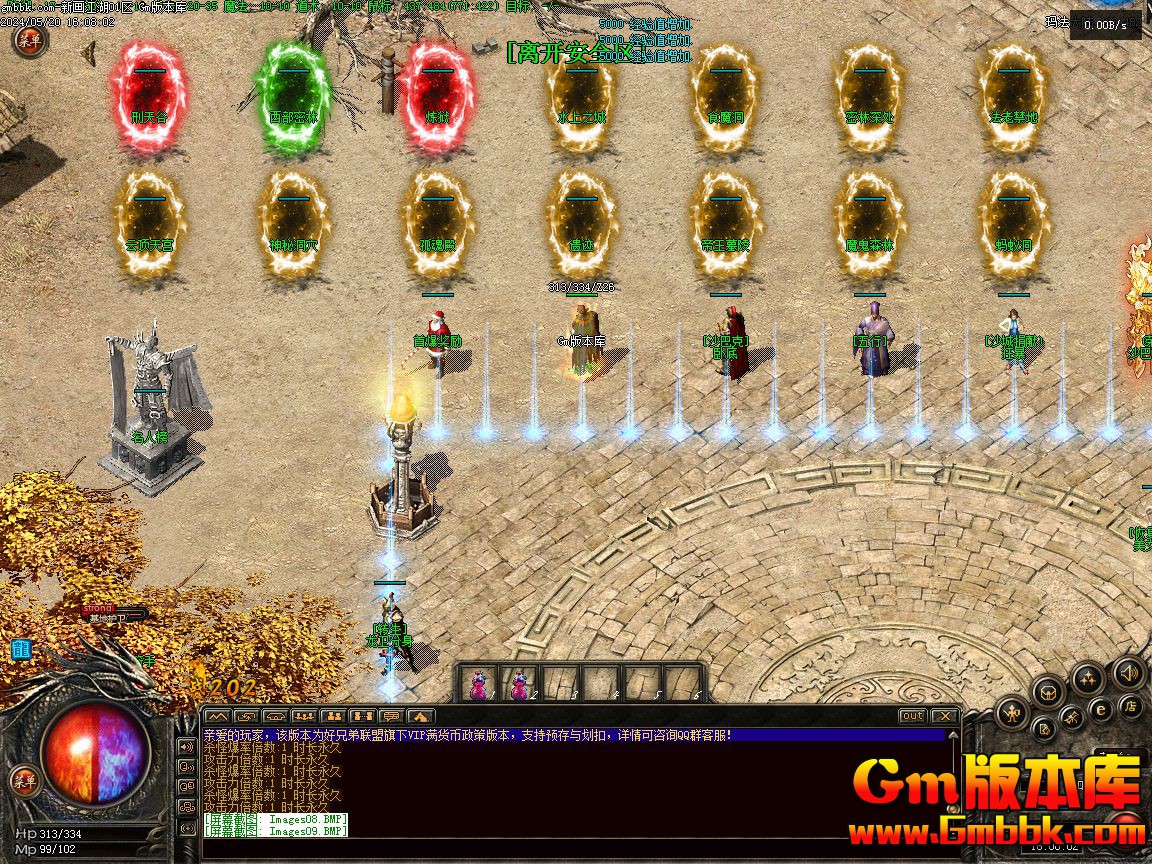Click into the chat input line
This screenshot has height=864, width=1152.
[x=570, y=850]
